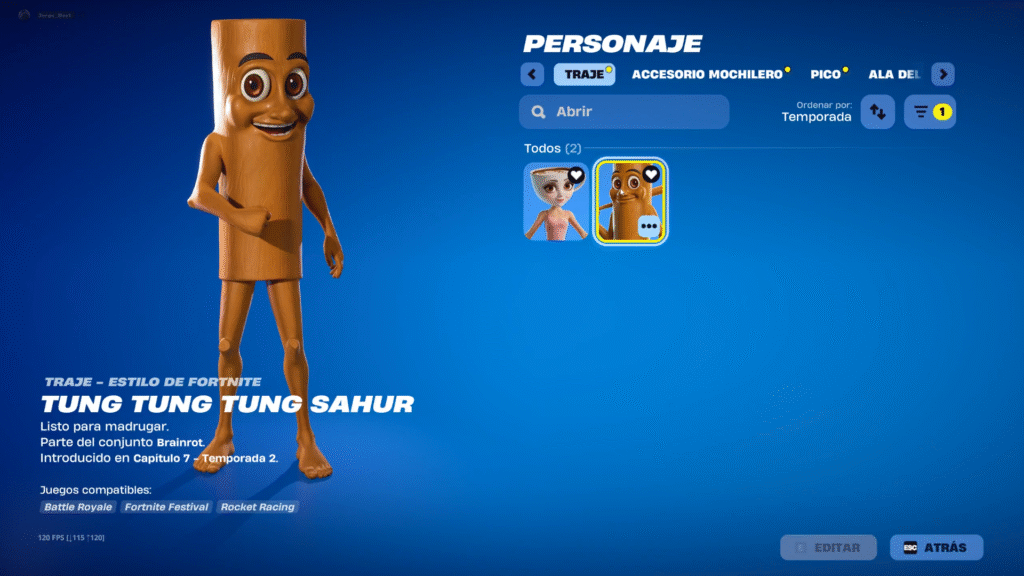Open the three-dots options on the selected outfit
The image size is (1024, 576).
649,226
